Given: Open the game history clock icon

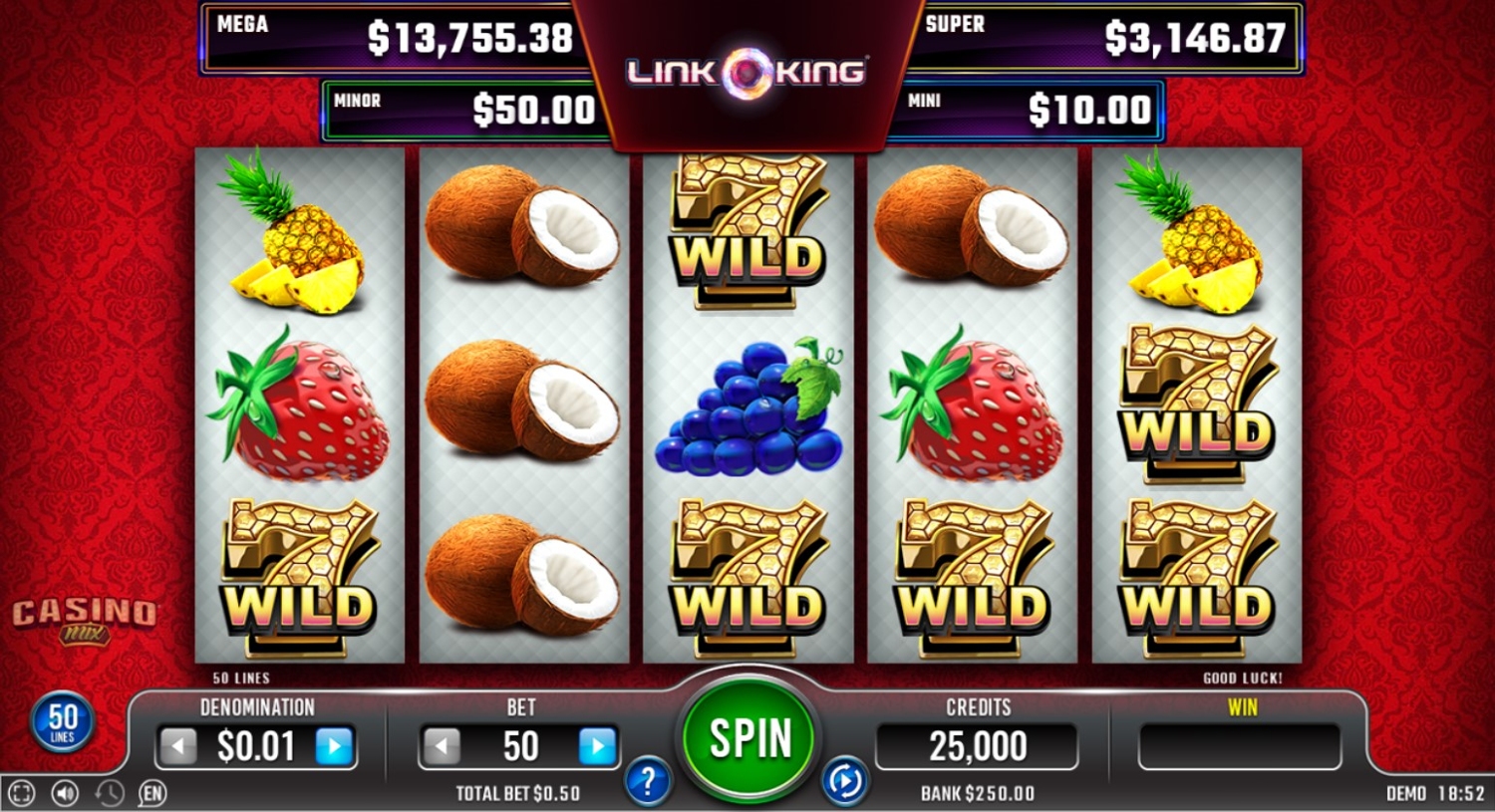Looking at the screenshot, I should point(109,793).
